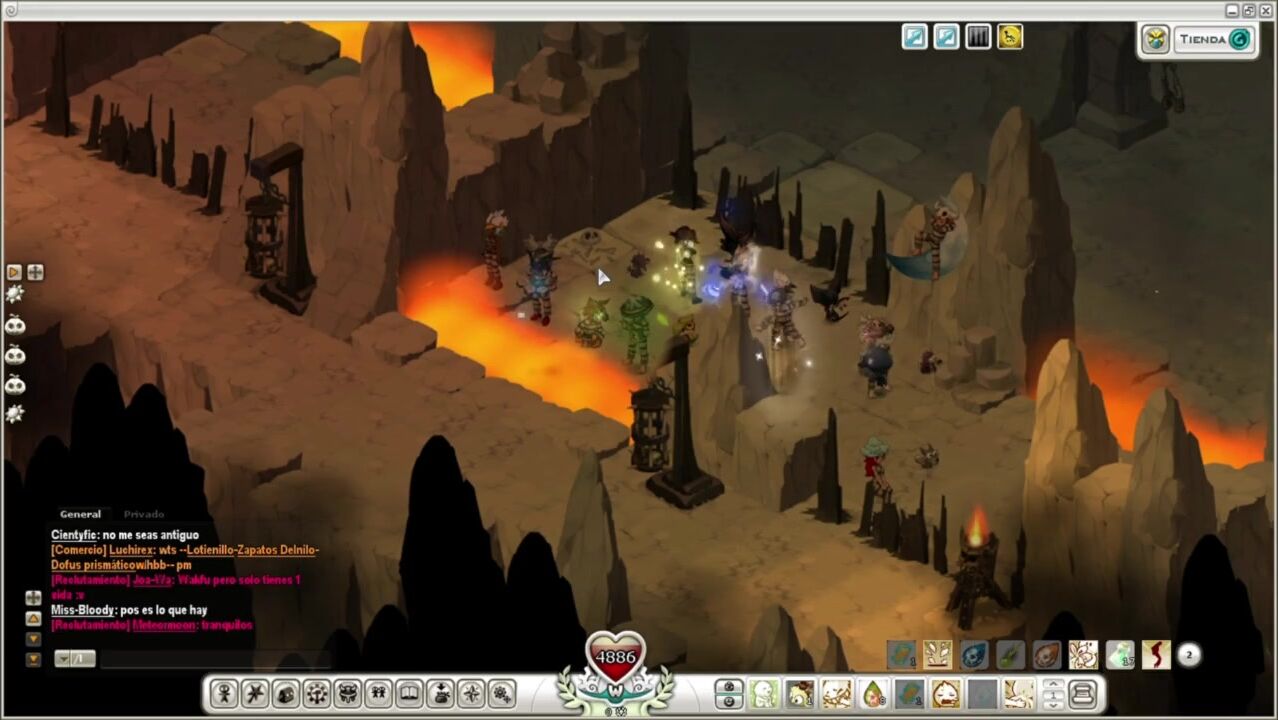The height and width of the screenshot is (720, 1278).
Task: Open the character sheet menu button
Action: point(223,694)
